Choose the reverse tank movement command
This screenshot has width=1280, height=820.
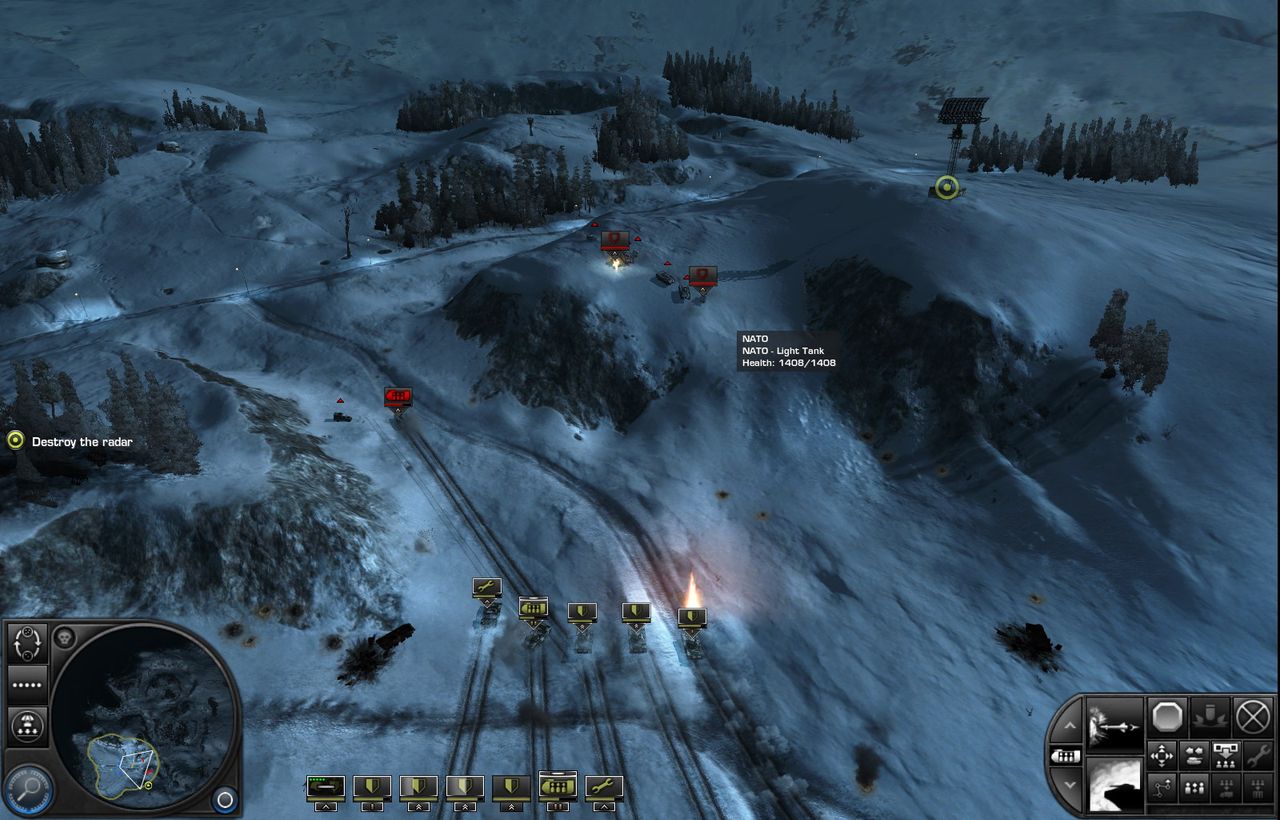pyautogui.click(x=1194, y=756)
